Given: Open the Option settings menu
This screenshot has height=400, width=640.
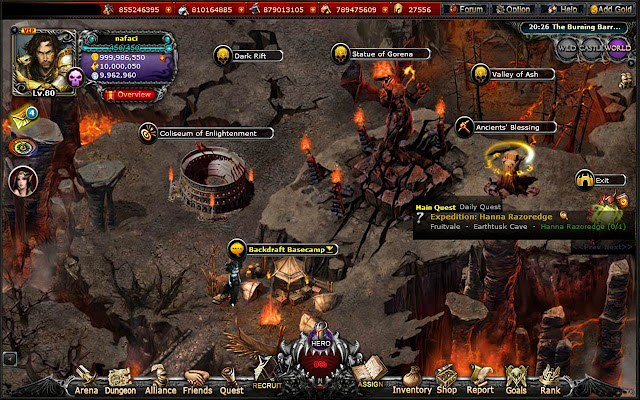Looking at the screenshot, I should [x=514, y=9].
